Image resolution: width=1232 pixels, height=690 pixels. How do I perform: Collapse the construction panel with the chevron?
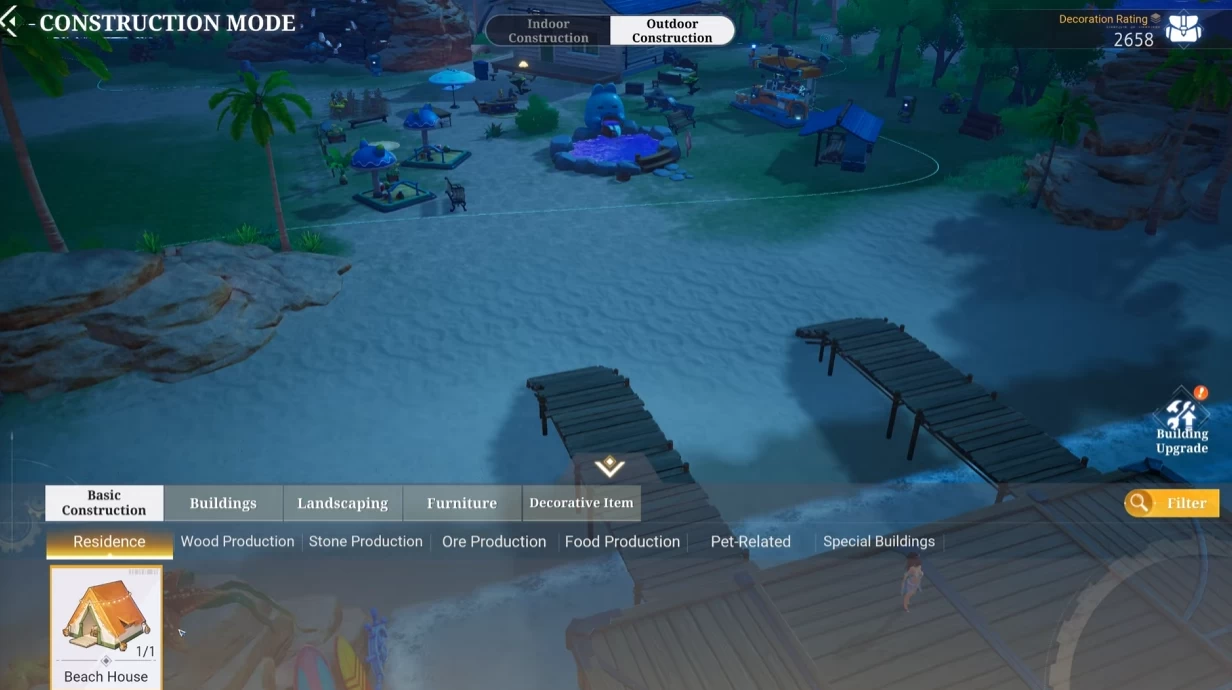coord(609,467)
